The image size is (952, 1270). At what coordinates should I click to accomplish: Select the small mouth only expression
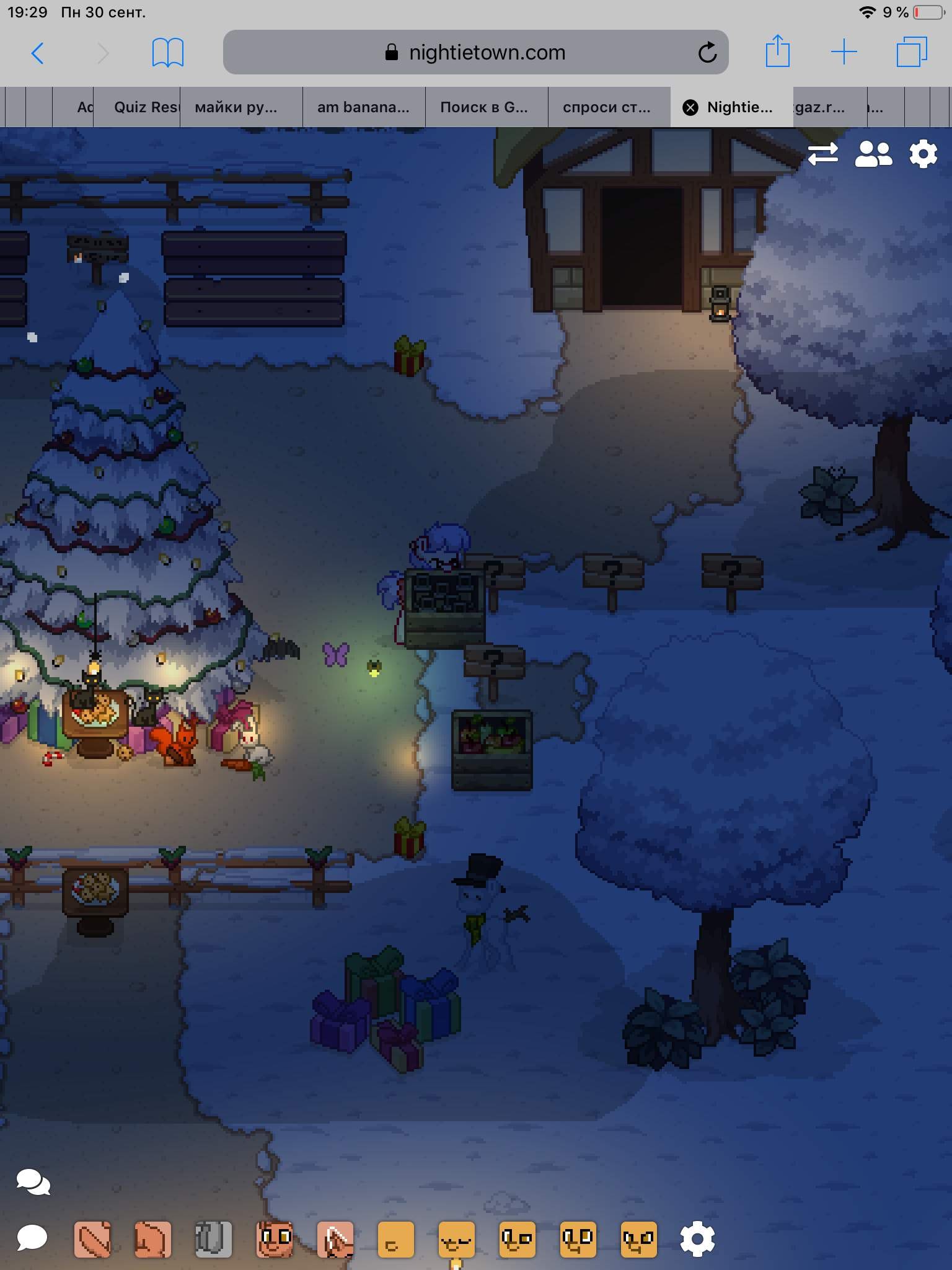click(395, 1239)
